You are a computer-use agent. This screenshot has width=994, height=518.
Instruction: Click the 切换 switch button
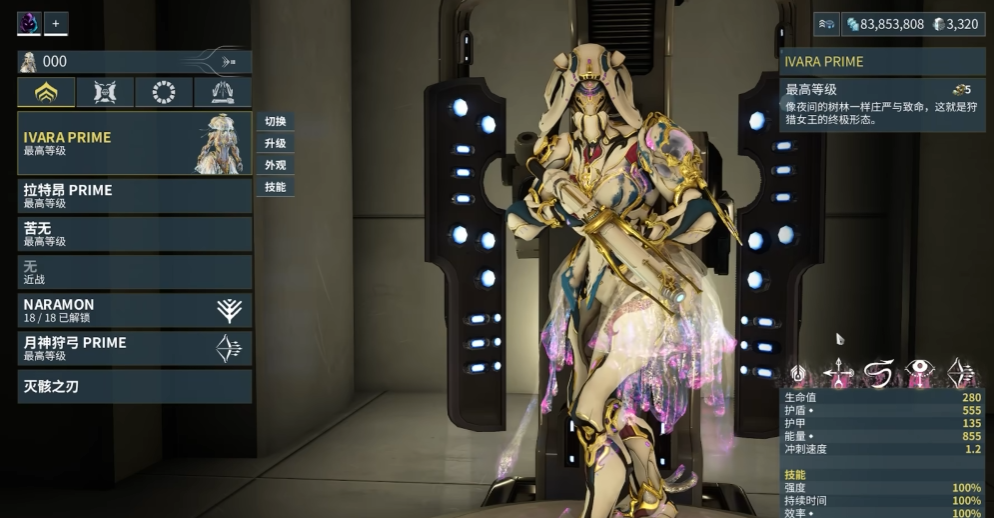point(275,121)
